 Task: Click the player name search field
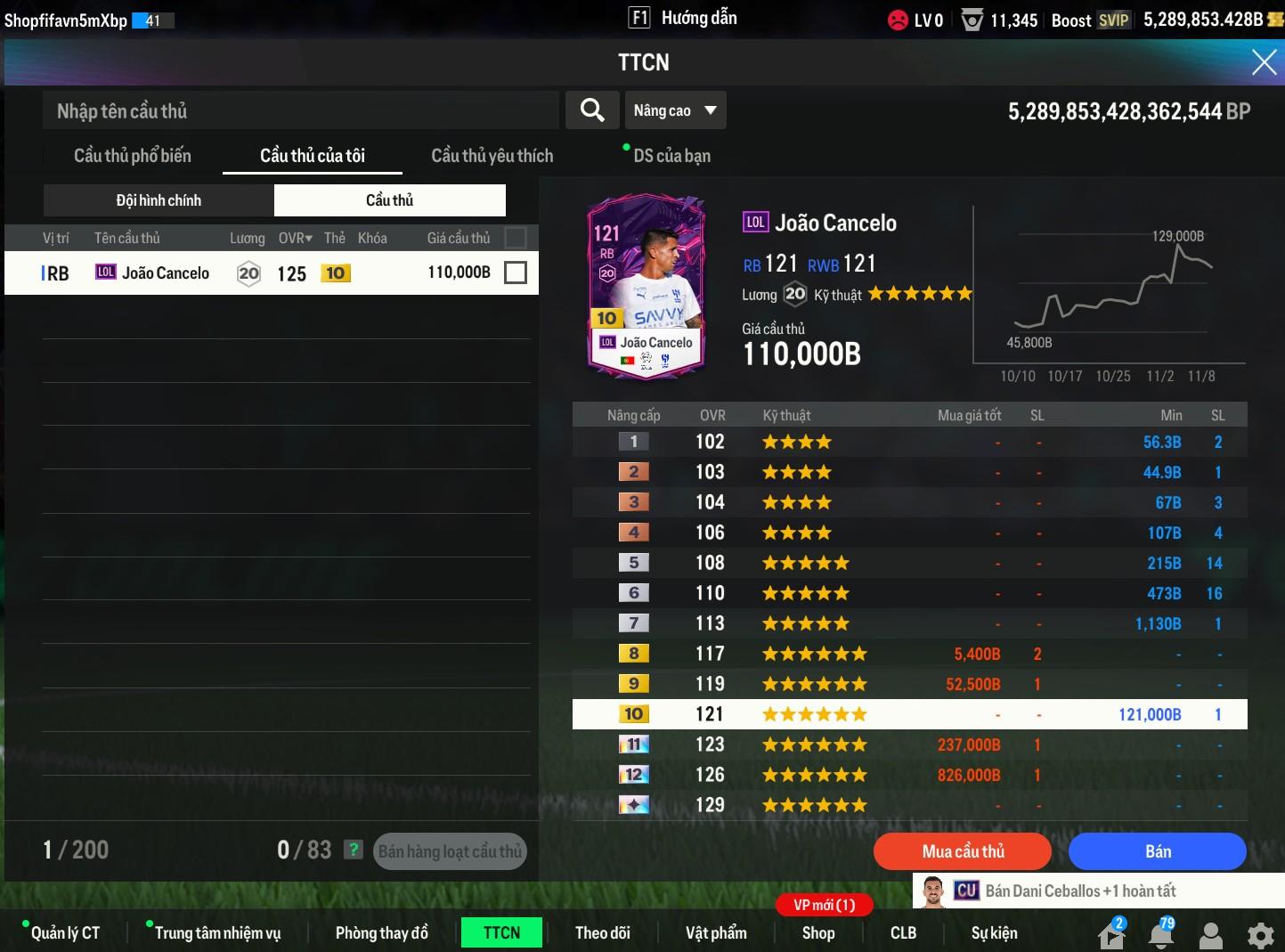300,110
